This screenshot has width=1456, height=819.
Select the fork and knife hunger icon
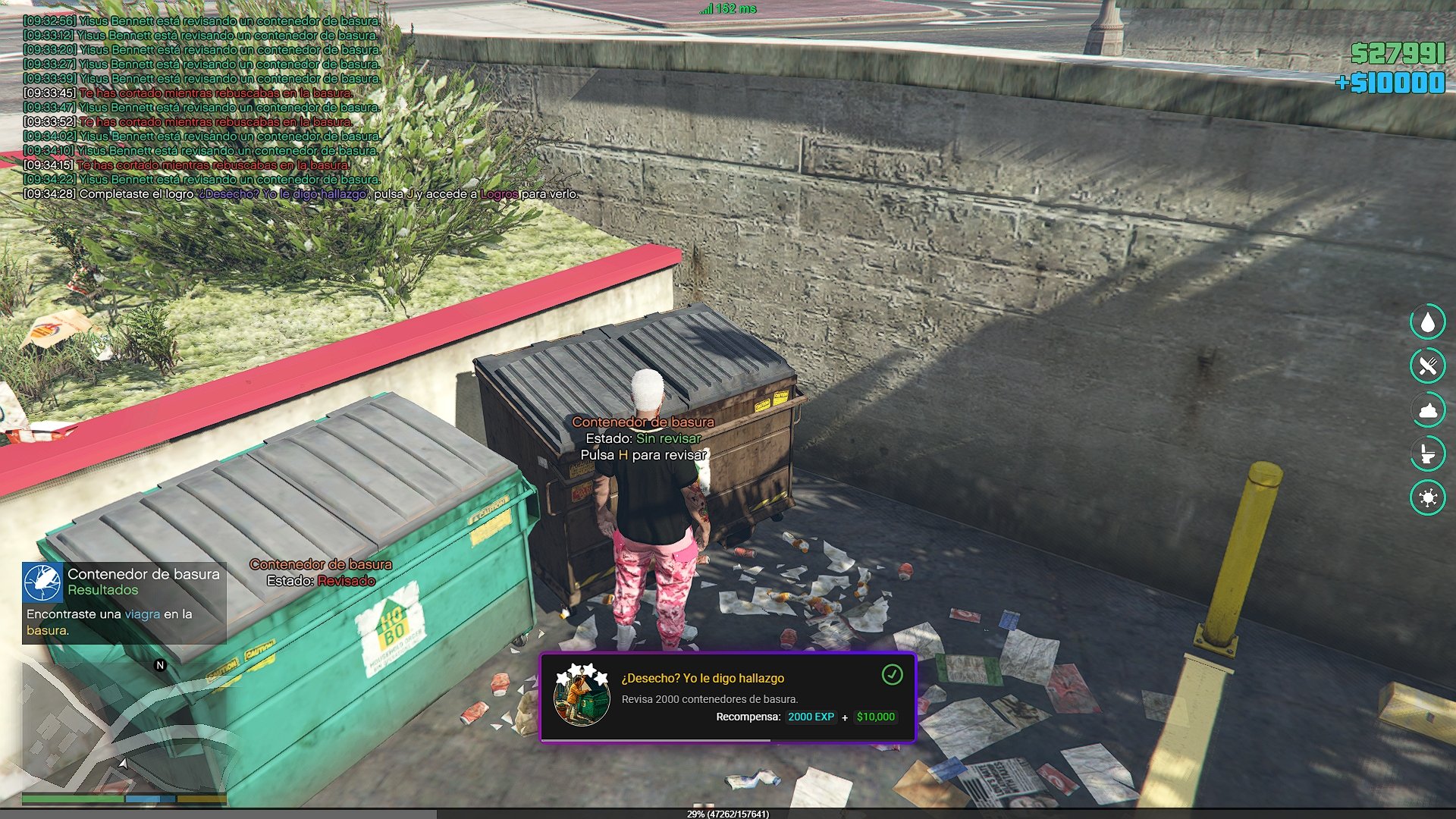tap(1427, 366)
